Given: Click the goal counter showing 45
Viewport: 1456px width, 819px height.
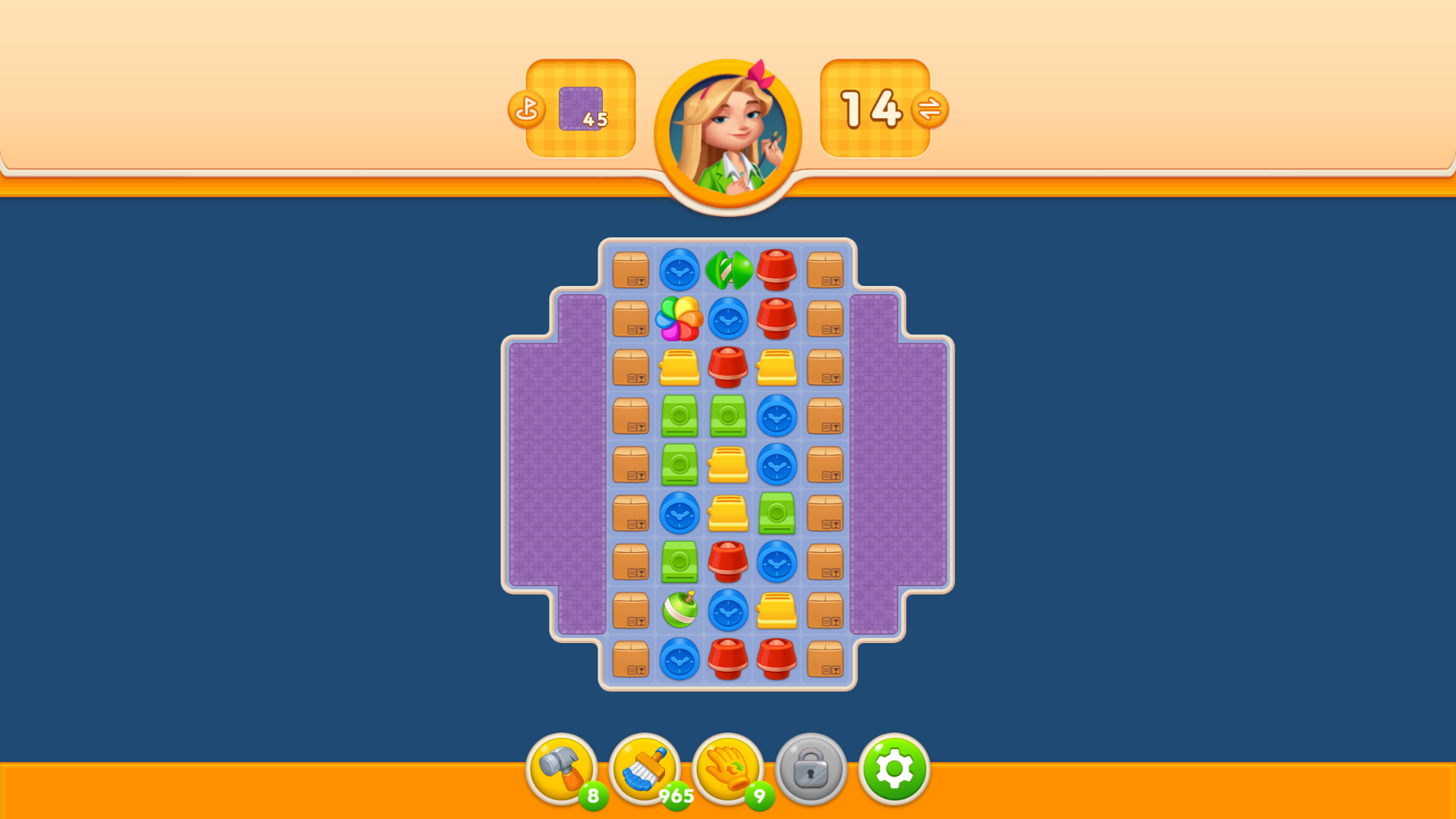Looking at the screenshot, I should [580, 109].
